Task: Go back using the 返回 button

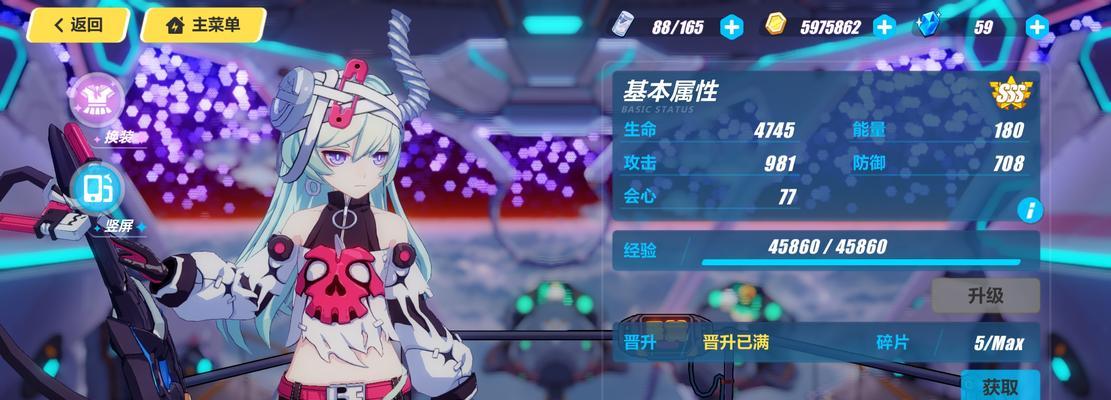Action: click(x=78, y=25)
